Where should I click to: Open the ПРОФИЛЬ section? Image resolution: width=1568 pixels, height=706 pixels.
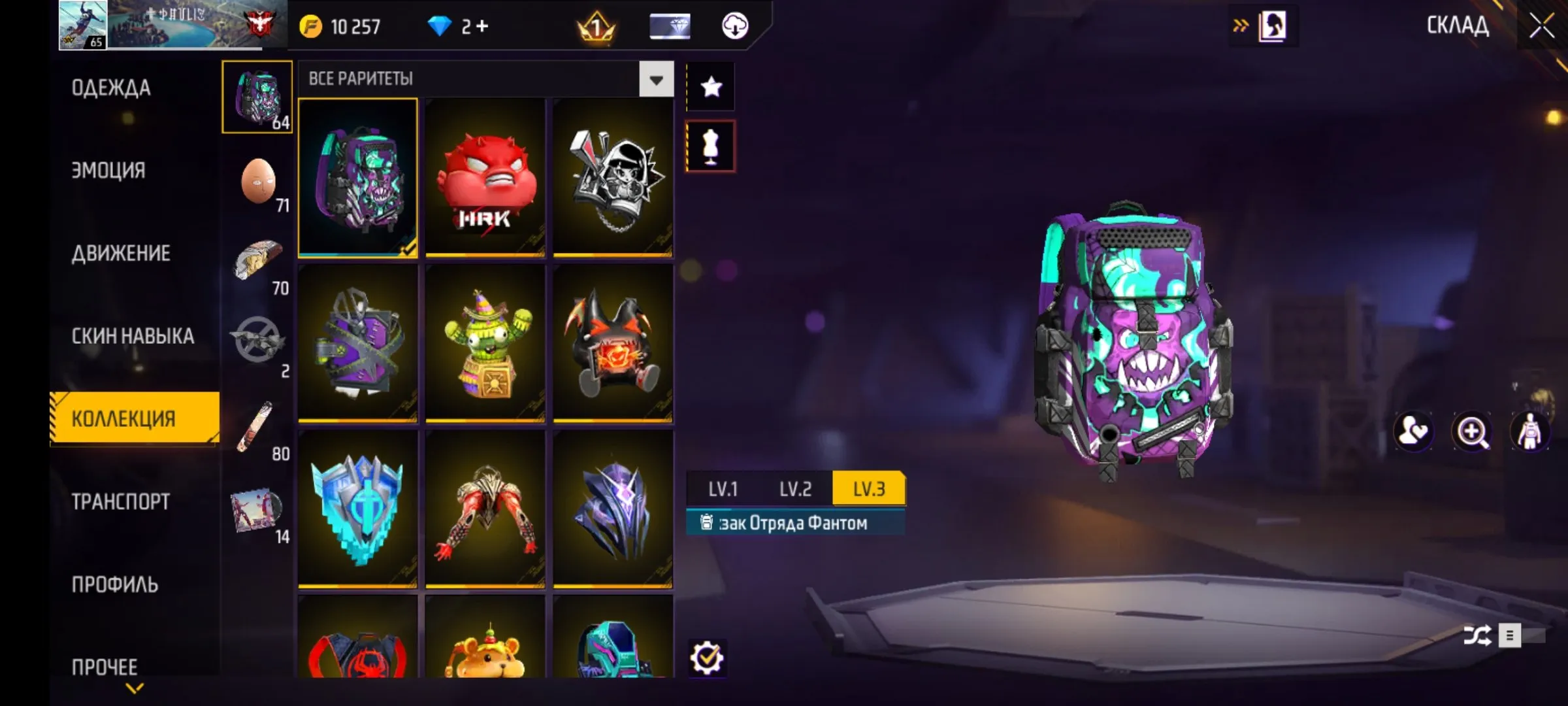pyautogui.click(x=115, y=584)
